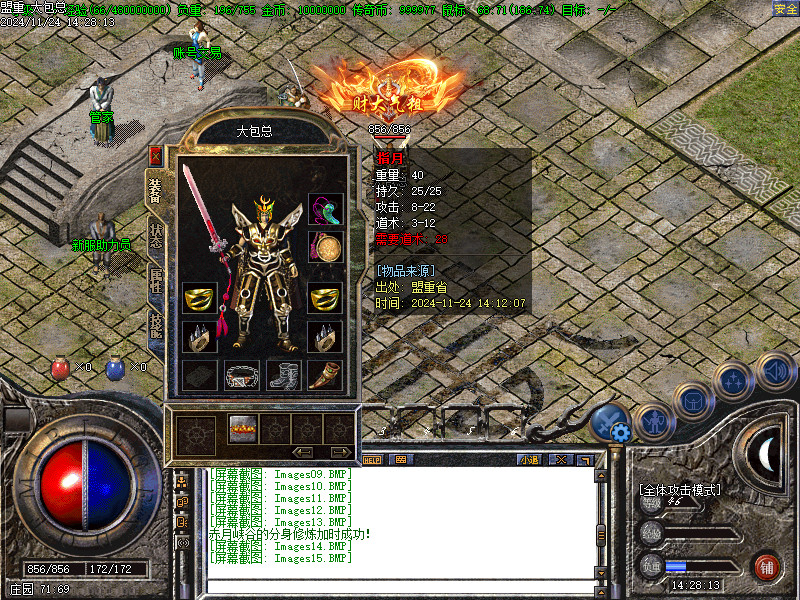The image size is (800, 600).
Task: Click the 安全 button in top corner
Action: tap(785, 8)
